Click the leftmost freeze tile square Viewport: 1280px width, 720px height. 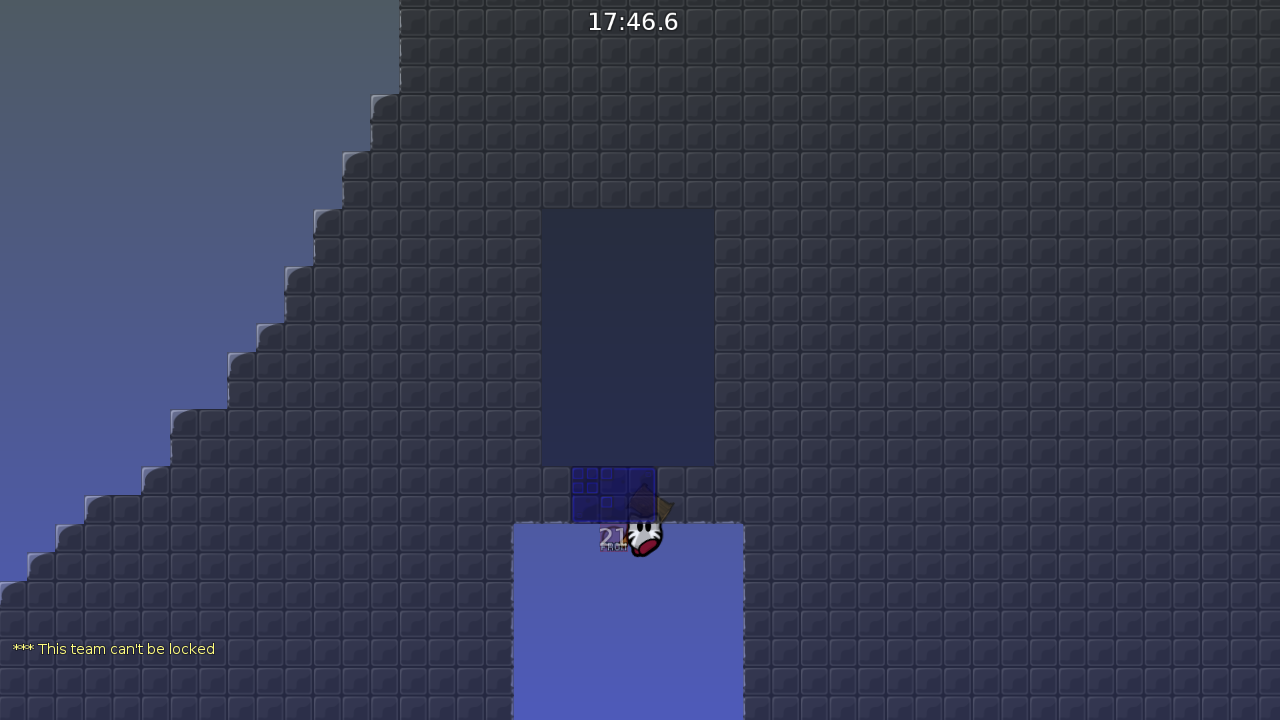tap(585, 480)
